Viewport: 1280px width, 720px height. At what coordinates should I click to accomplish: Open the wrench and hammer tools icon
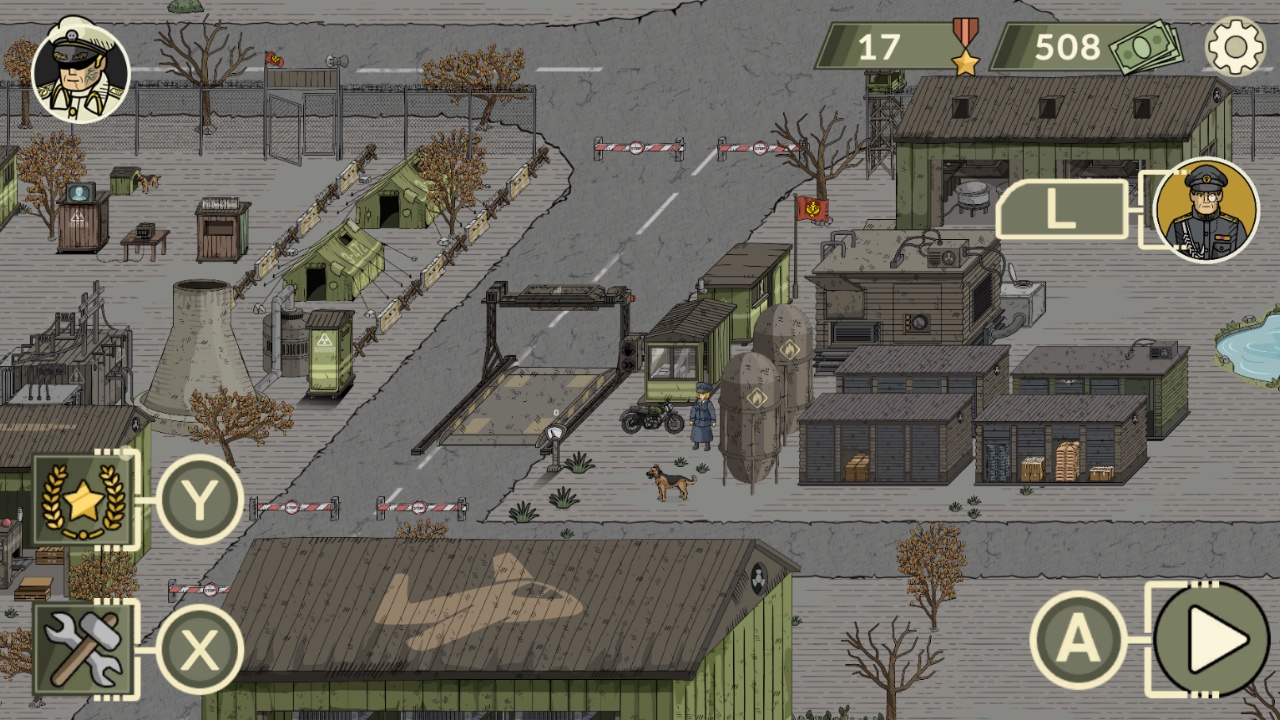[x=83, y=646]
